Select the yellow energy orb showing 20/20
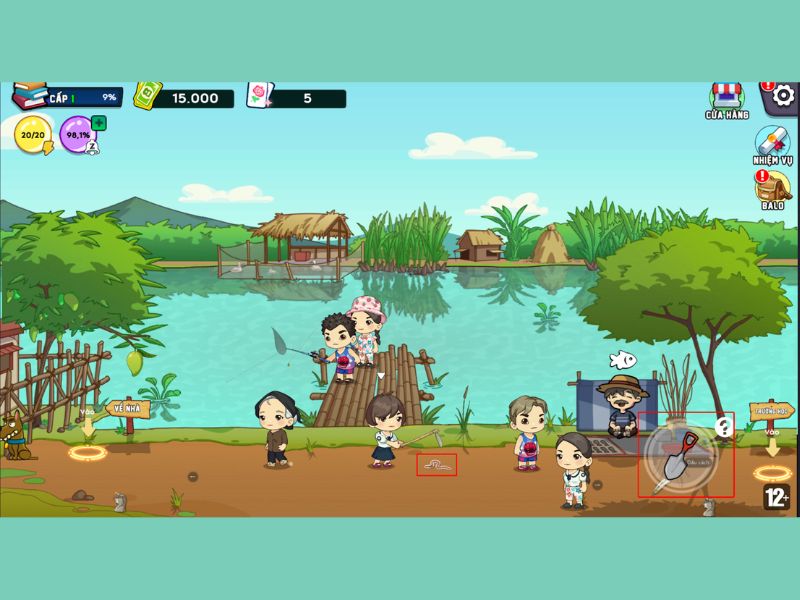Screen dimensions: 800x600 pos(32,134)
